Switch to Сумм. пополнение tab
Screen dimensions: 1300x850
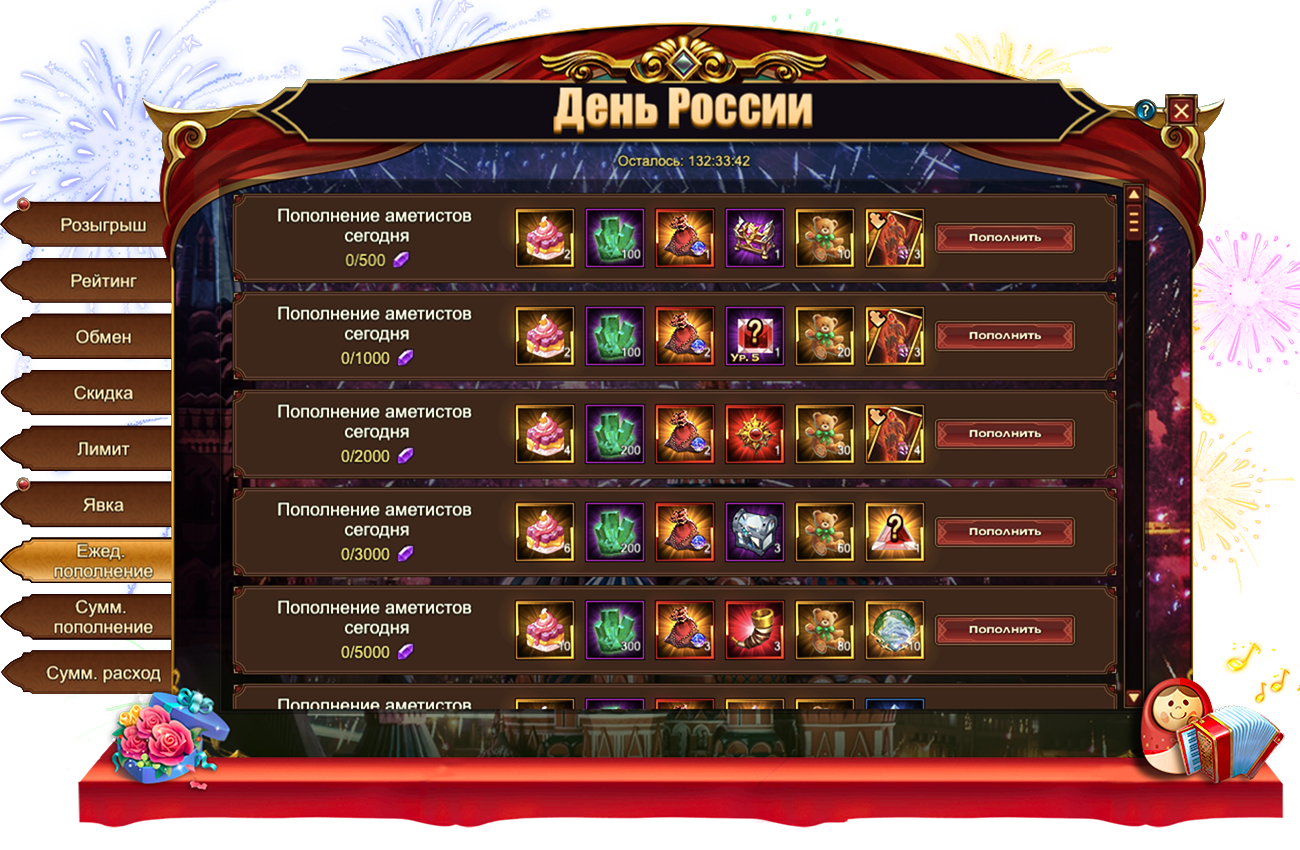pos(102,617)
